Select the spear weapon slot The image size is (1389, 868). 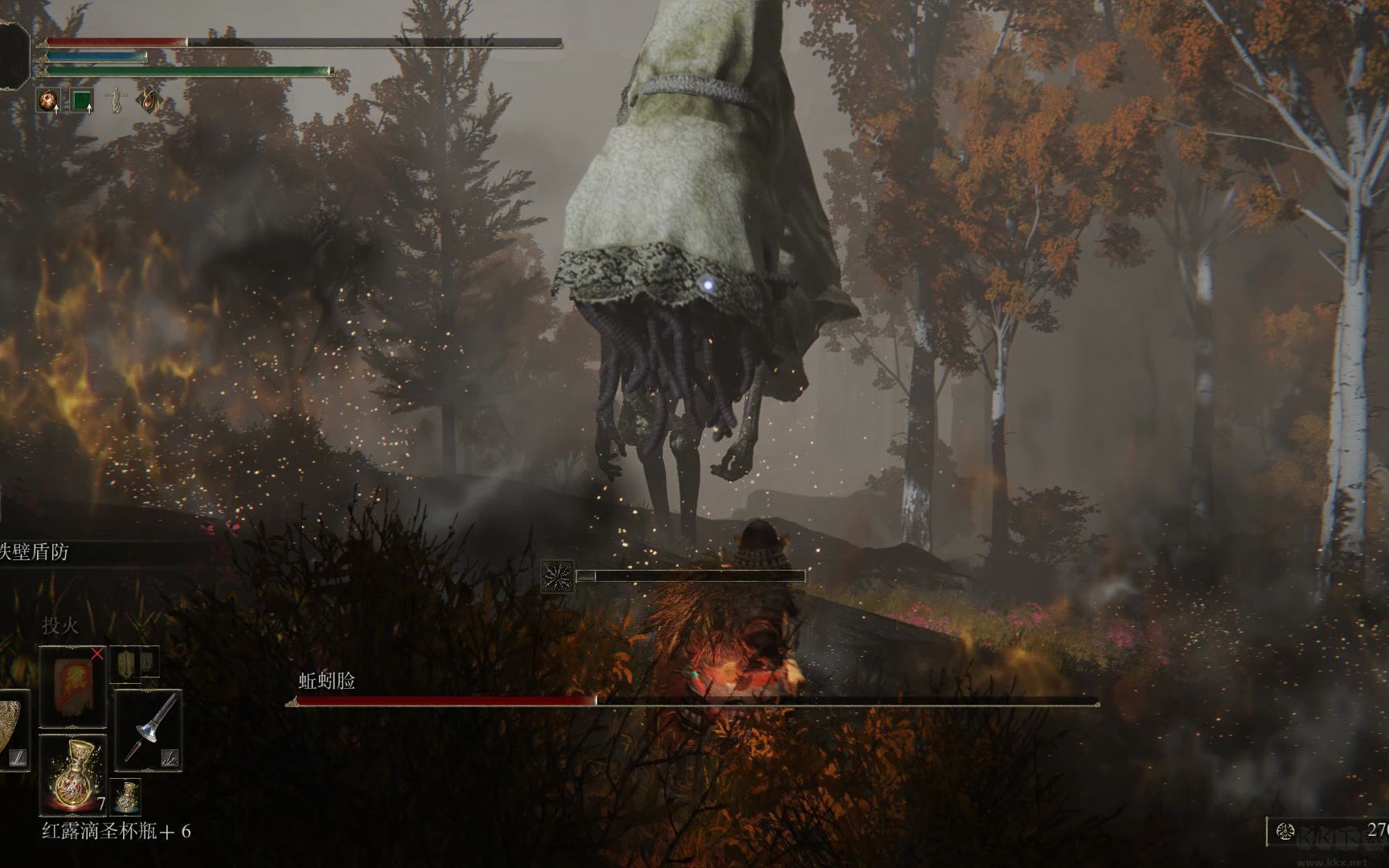149,730
